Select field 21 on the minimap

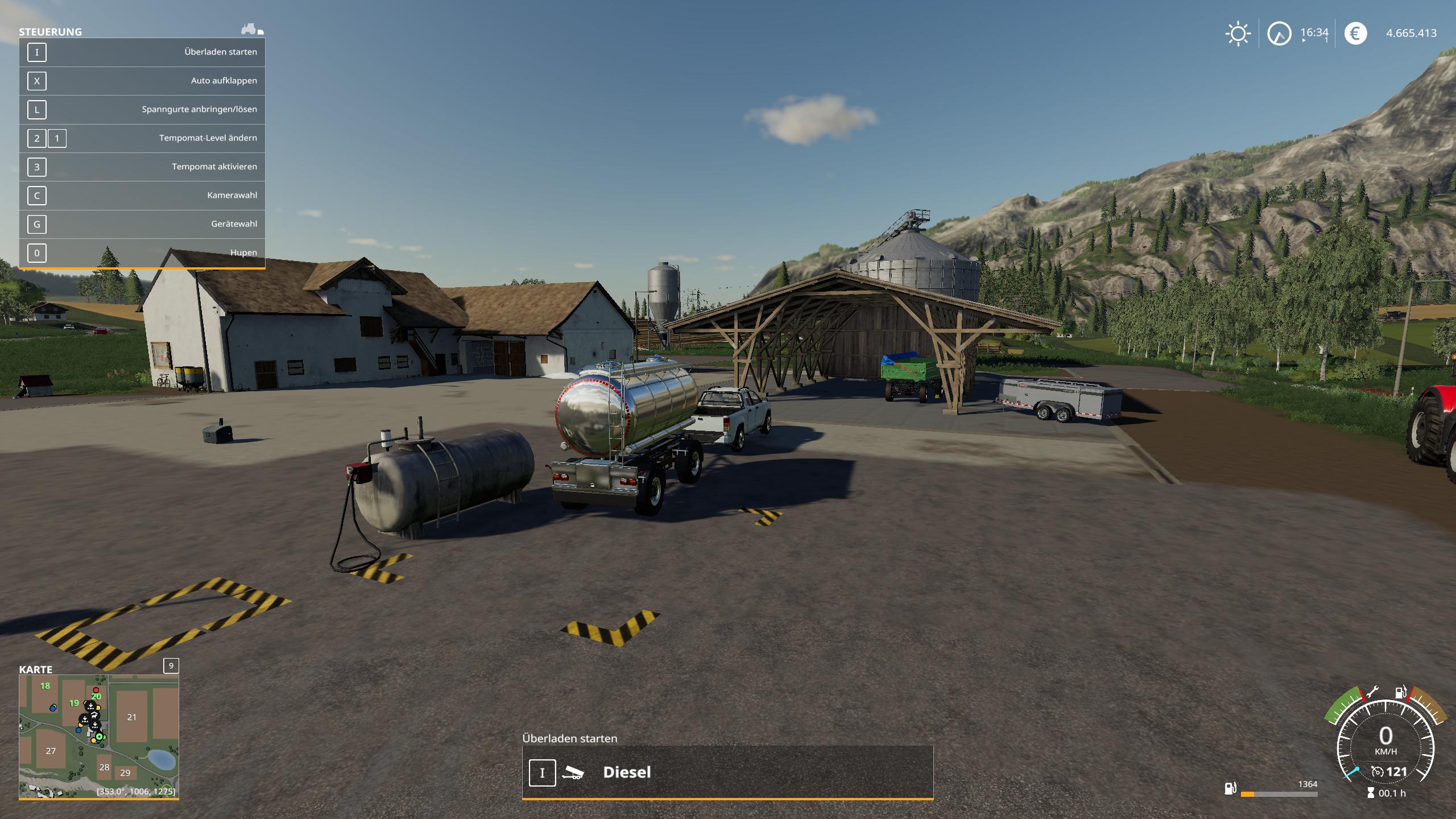click(x=132, y=717)
